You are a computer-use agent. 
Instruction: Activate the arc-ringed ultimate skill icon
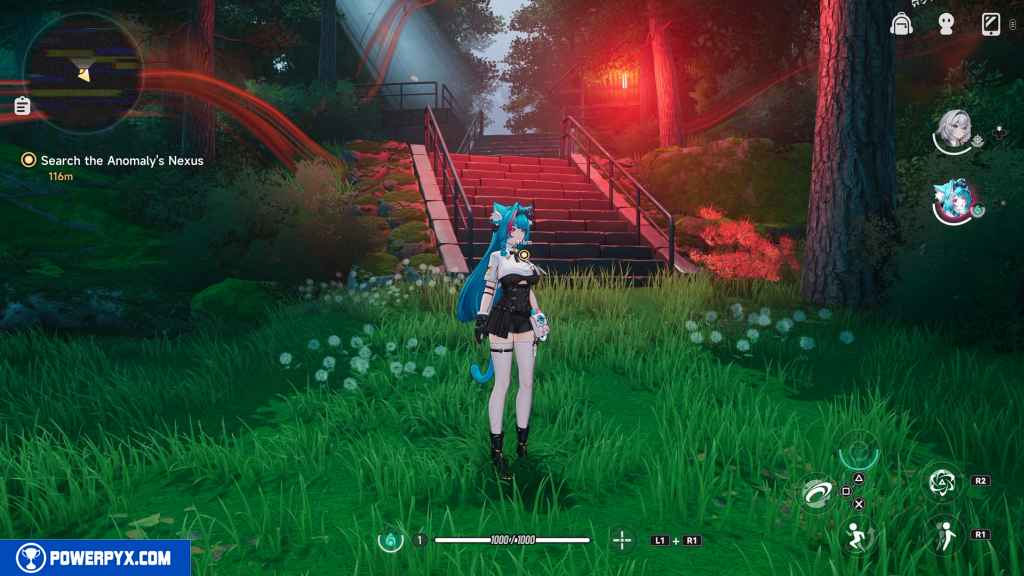[858, 451]
